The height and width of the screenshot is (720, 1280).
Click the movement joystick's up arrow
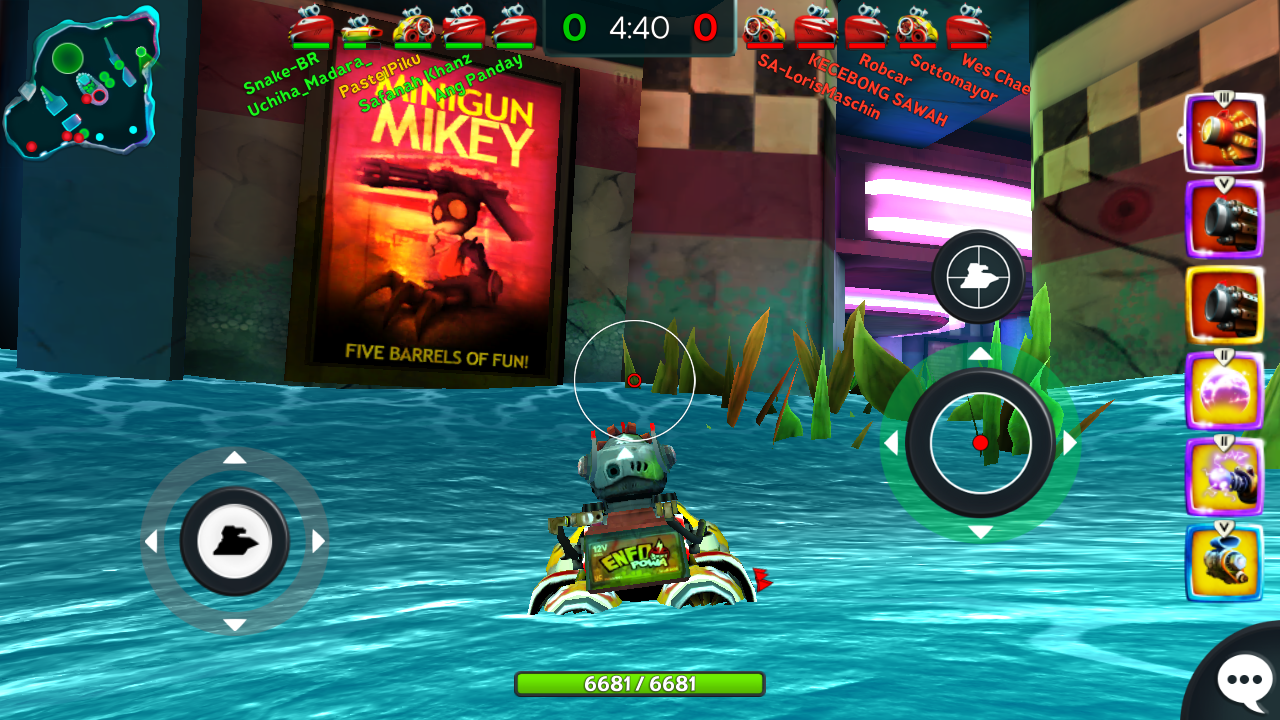pos(235,458)
